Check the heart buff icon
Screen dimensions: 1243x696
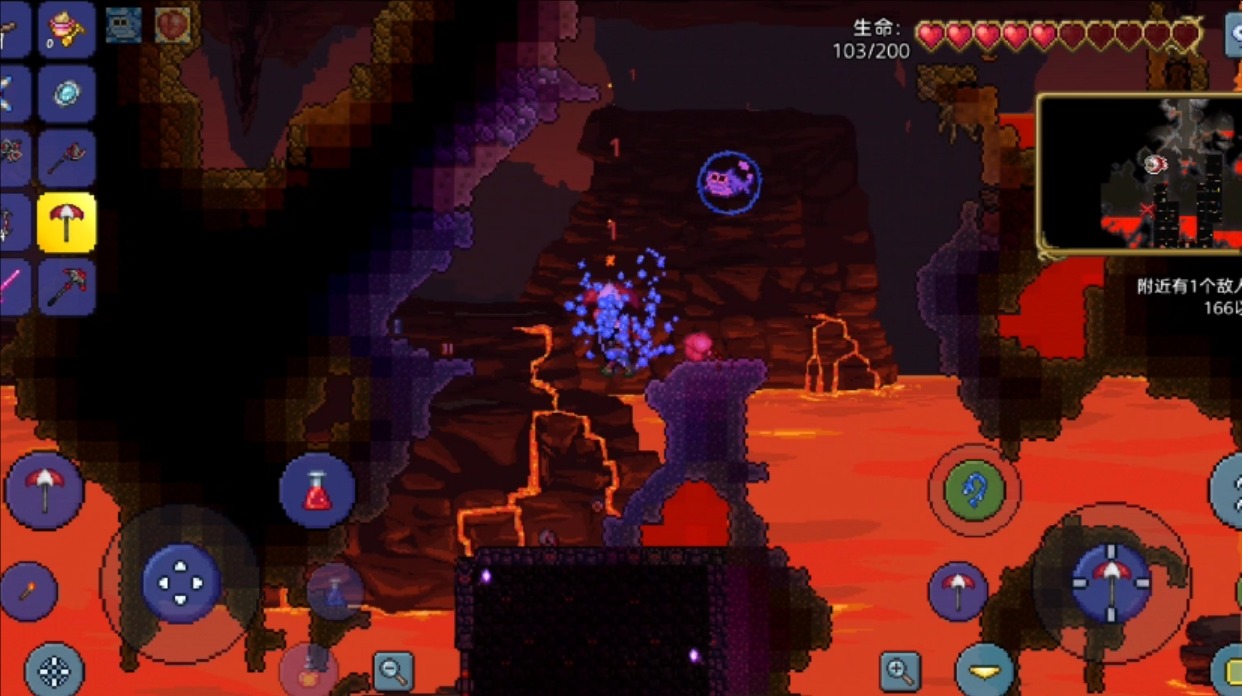(x=173, y=25)
